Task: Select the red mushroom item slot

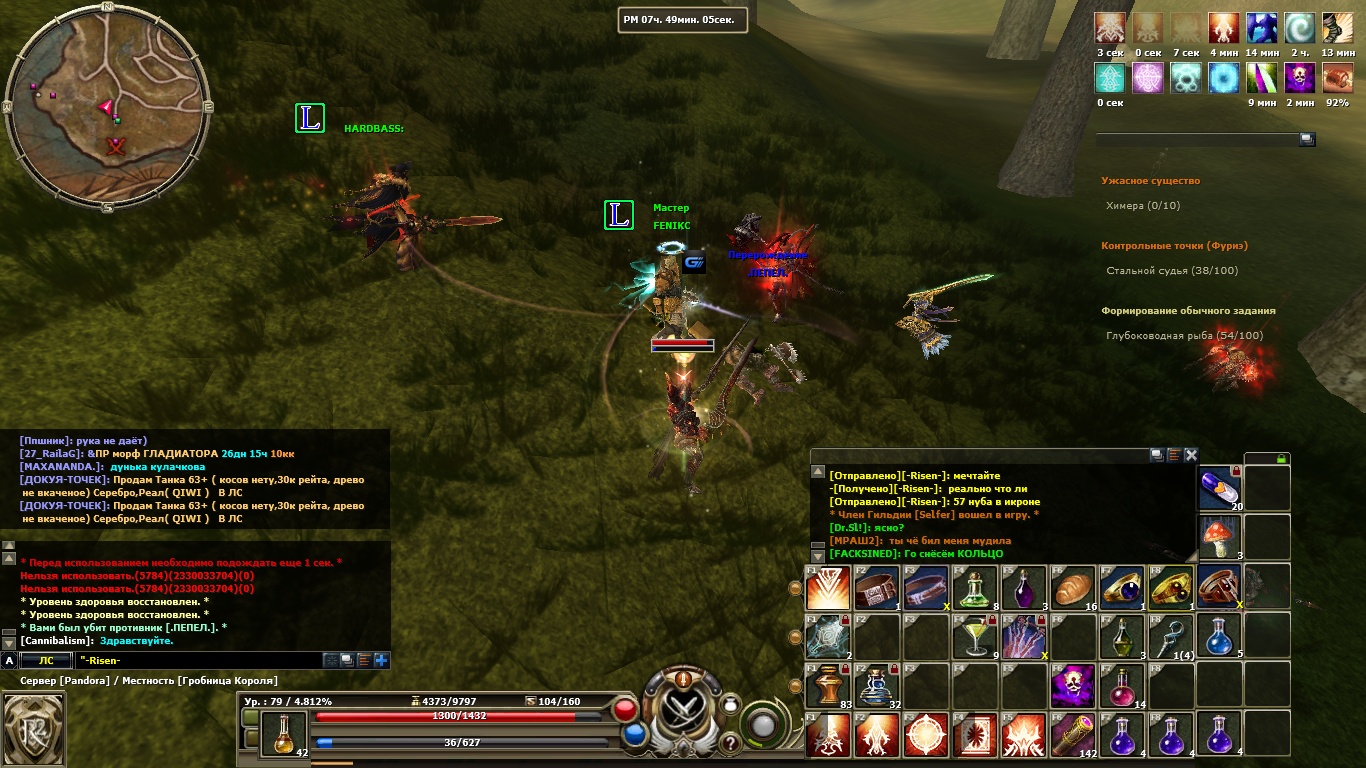Action: tap(1220, 537)
